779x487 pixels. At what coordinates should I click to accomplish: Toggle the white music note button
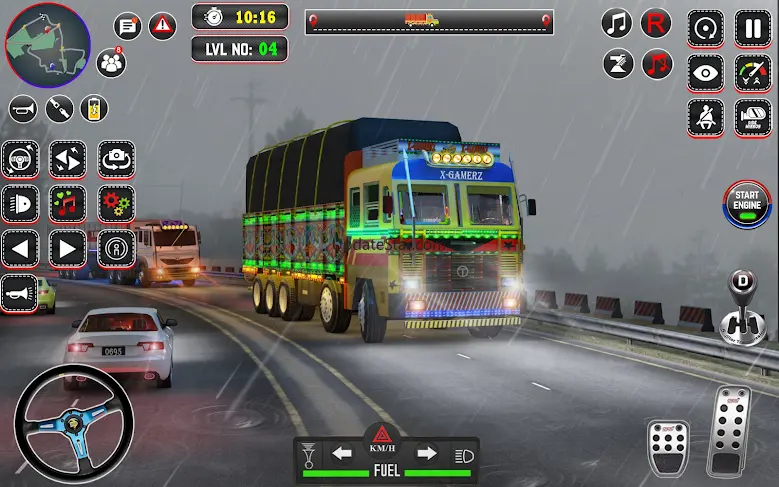click(x=617, y=22)
